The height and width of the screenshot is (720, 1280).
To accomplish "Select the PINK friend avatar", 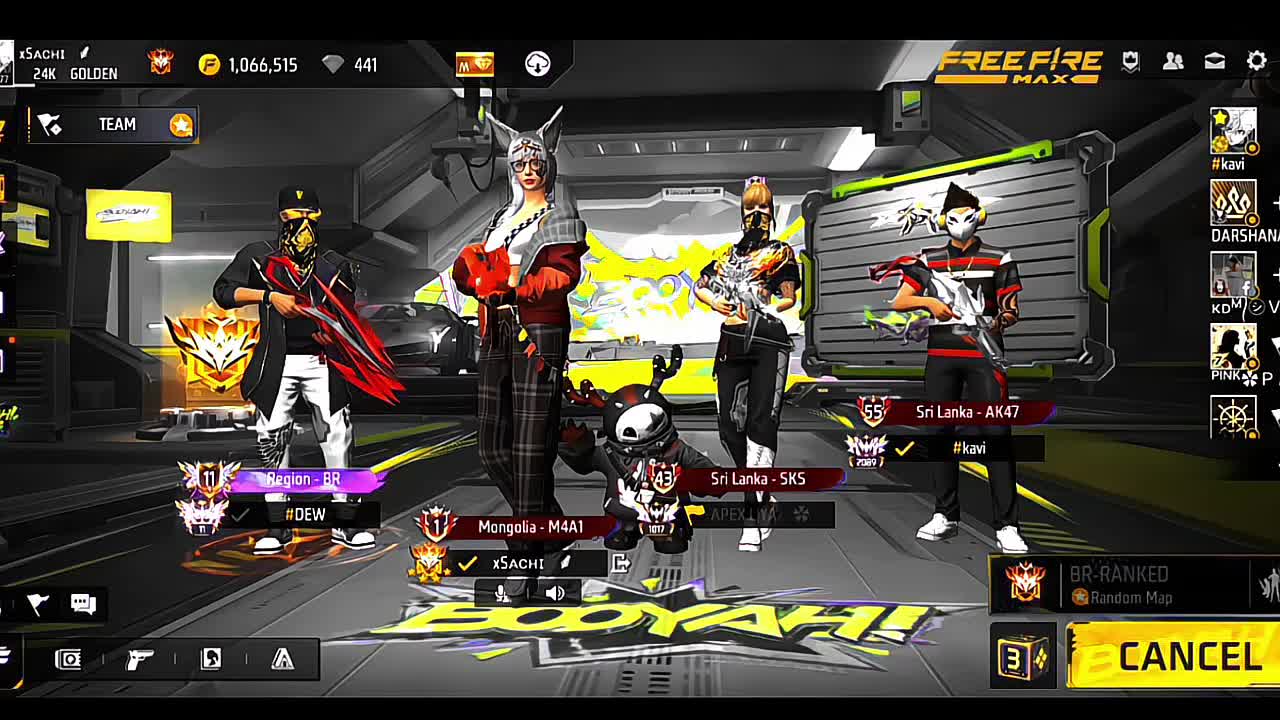I will [1233, 347].
